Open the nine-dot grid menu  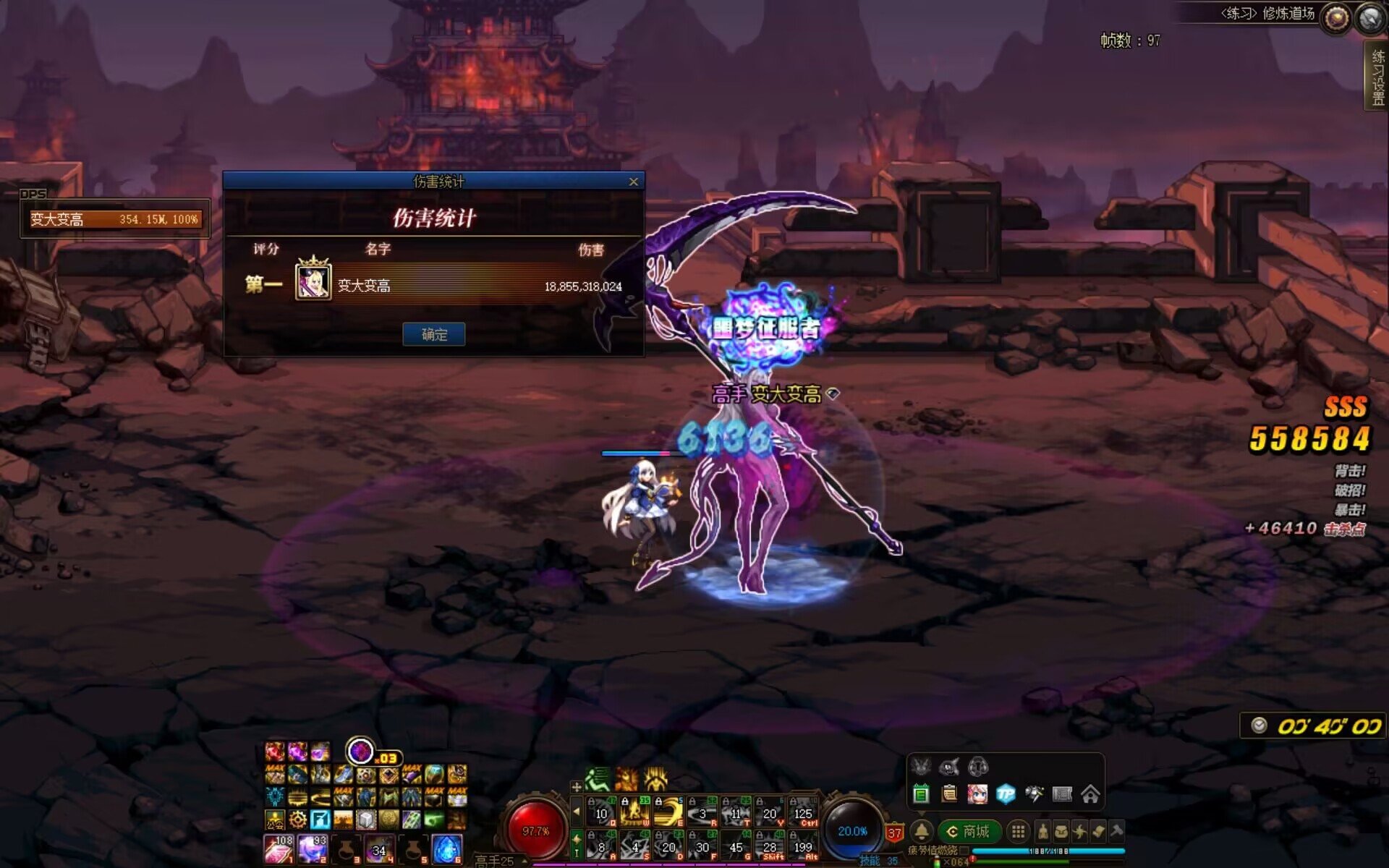1018,832
